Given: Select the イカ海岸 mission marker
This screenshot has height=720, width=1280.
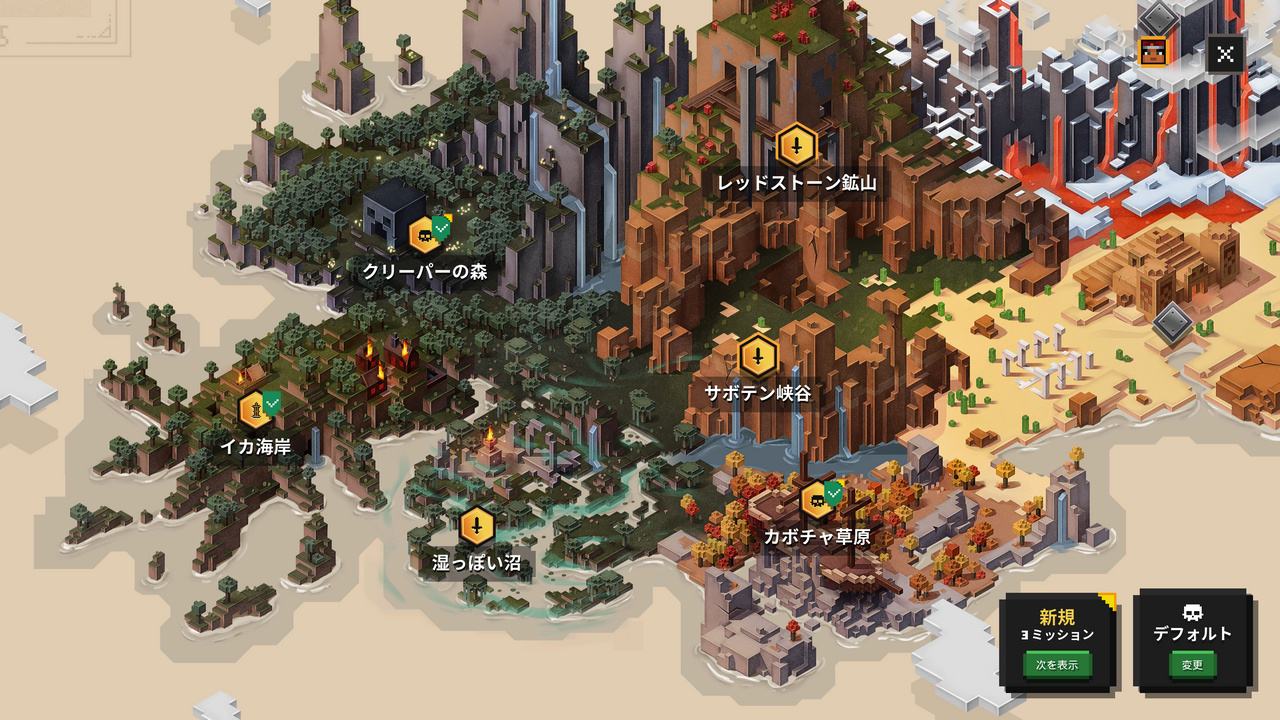Looking at the screenshot, I should point(256,410).
